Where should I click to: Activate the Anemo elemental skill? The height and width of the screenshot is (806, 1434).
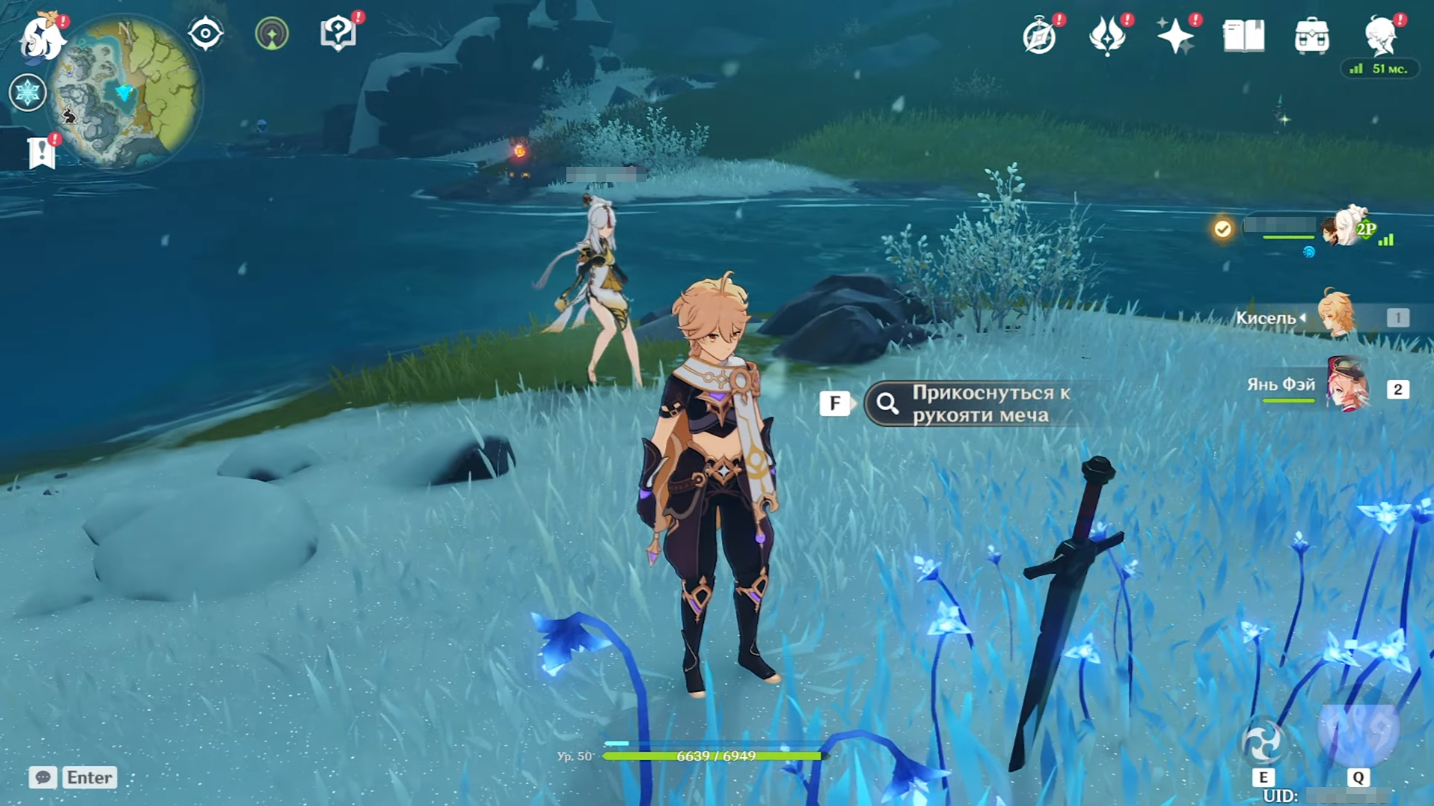(1262, 743)
